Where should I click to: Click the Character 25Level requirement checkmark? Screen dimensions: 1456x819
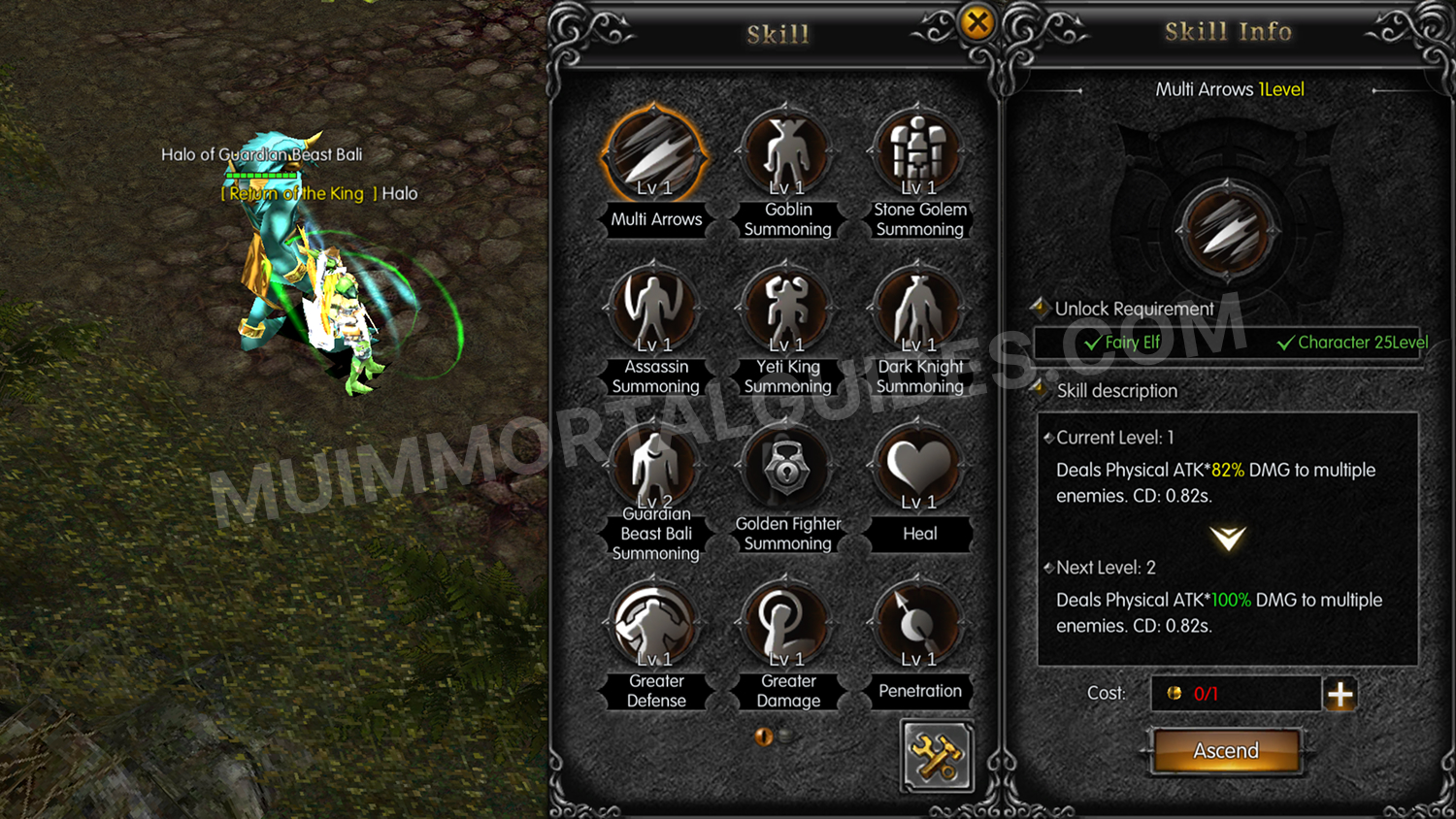(x=1289, y=343)
